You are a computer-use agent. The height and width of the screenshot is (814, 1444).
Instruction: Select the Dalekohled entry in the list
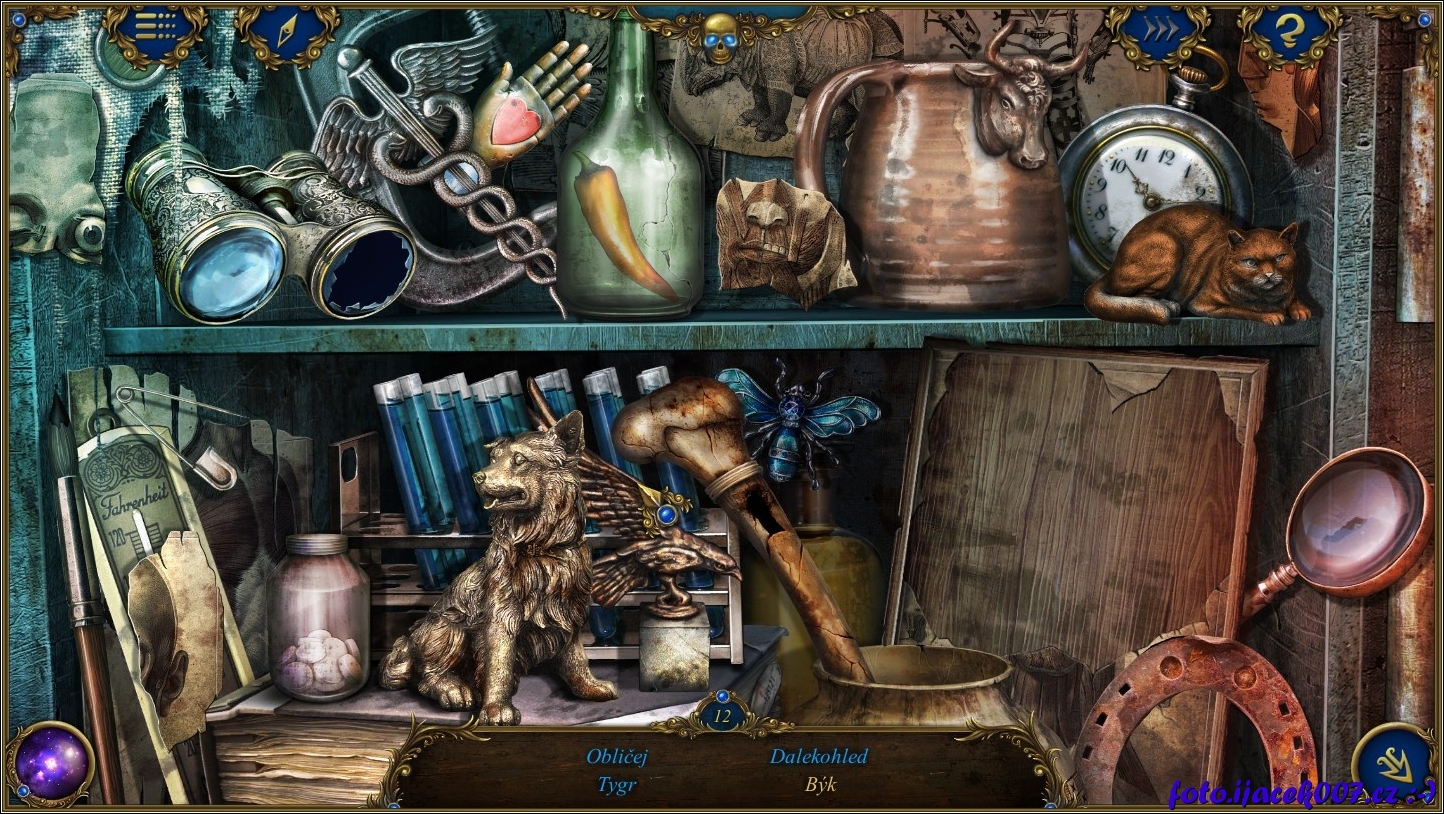click(818, 756)
